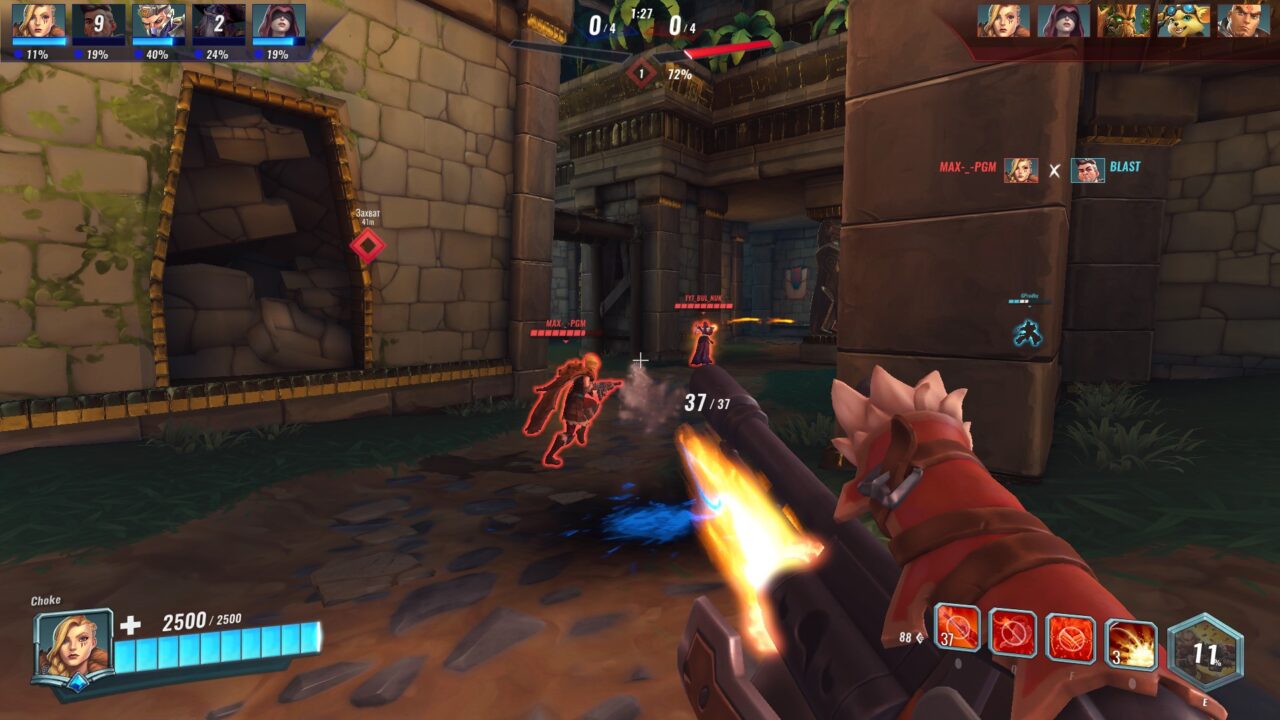Trigger the hexagonal ultimate icon at 11%
Viewport: 1280px width, 720px height.
[1205, 653]
